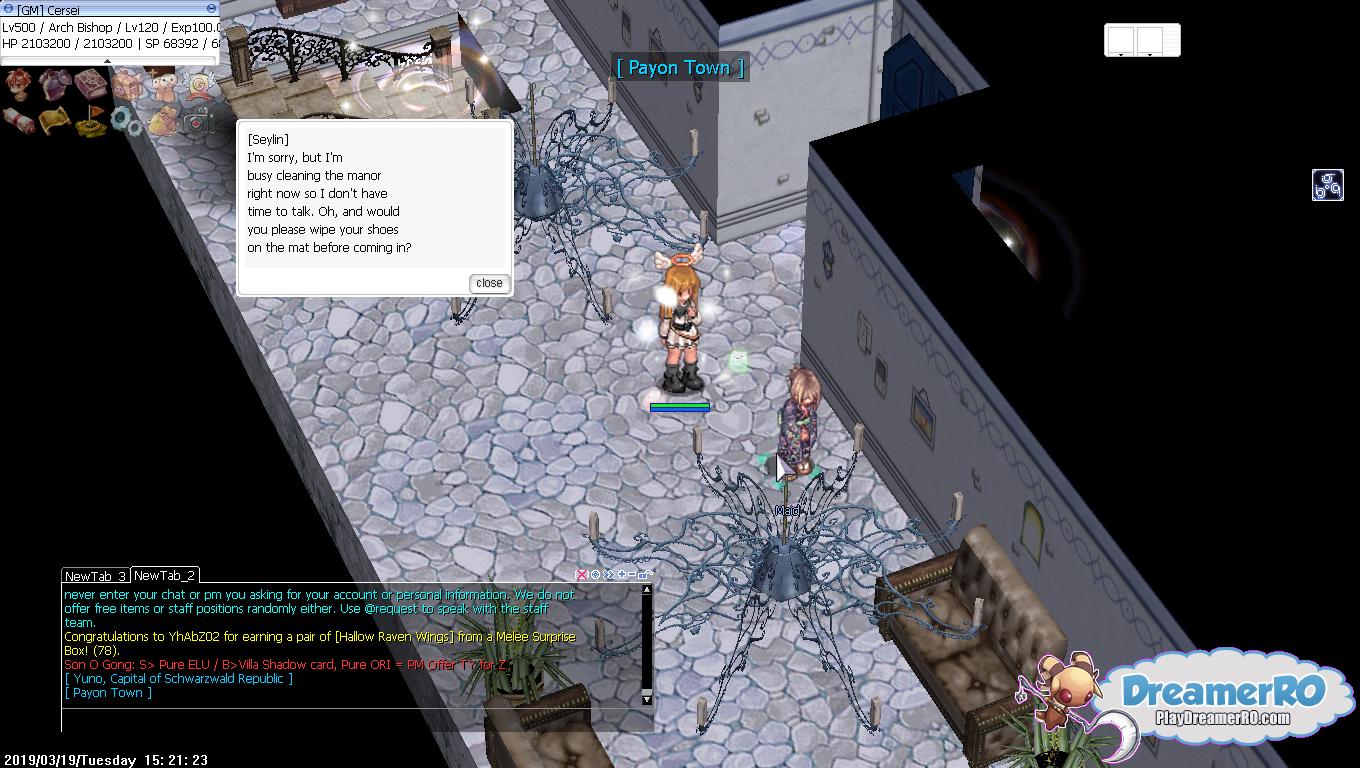1360x768 pixels.
Task: Open the rolled scroll quest icon
Action: point(19,121)
